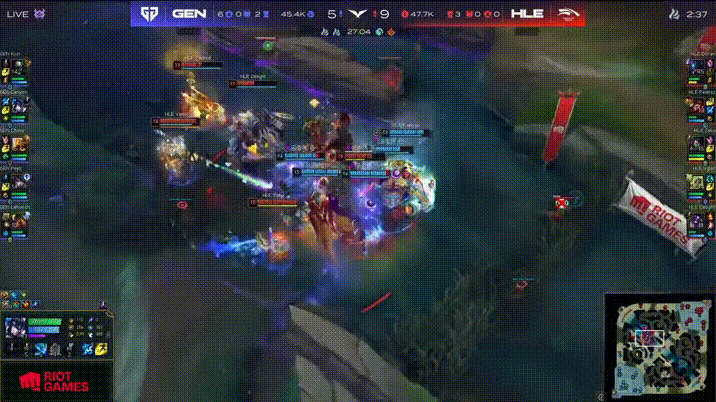Click the selected champion portrait in the HUD
This screenshot has height=402, width=716.
(18, 329)
